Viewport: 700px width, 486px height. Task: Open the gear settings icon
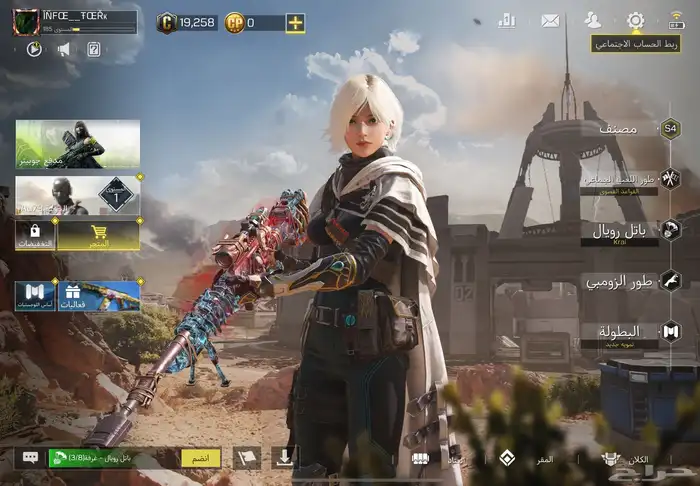click(x=635, y=20)
